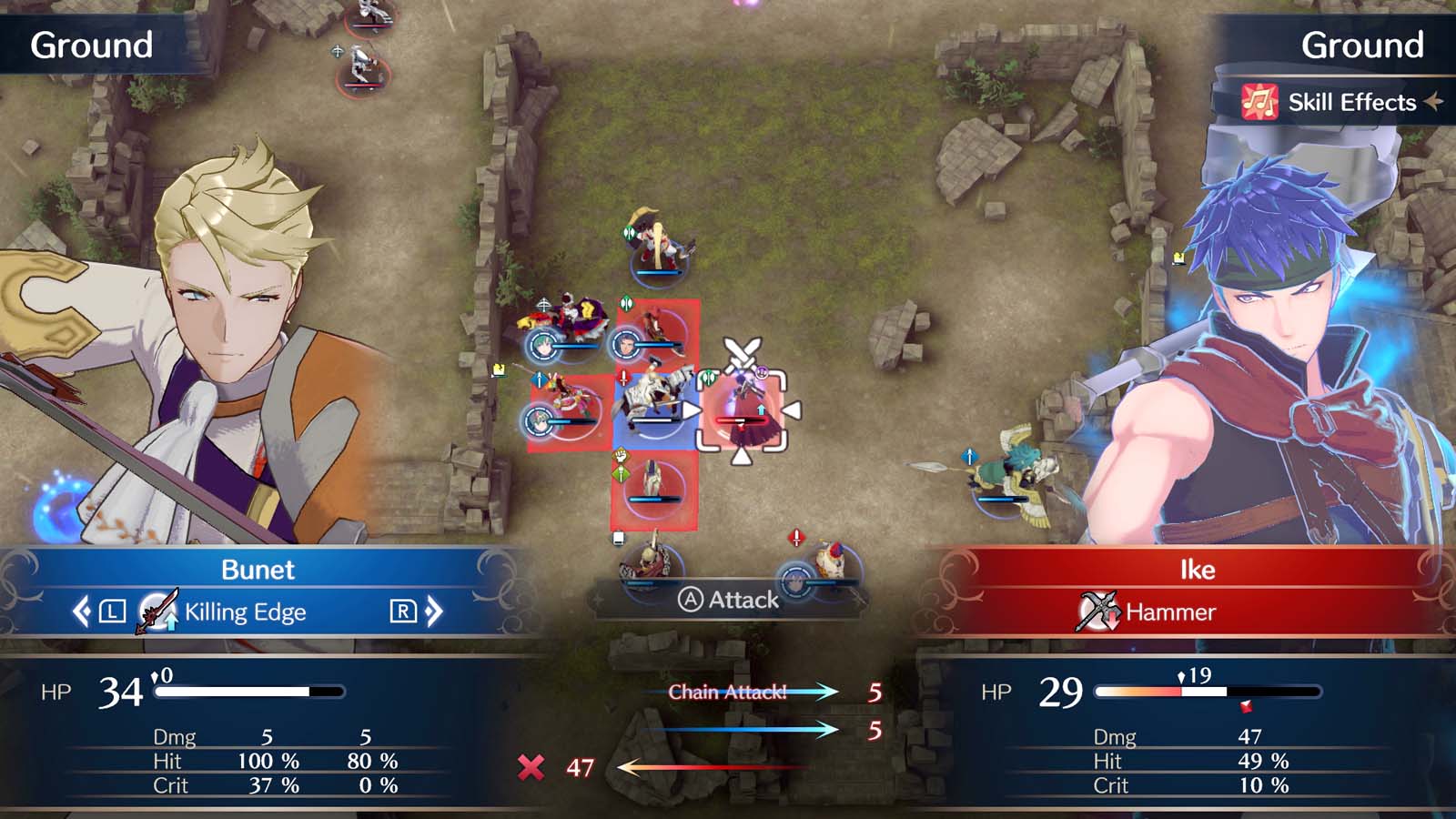Click the up-arrow buff icon under the enemy unit
1456x819 pixels.
pos(761,409)
